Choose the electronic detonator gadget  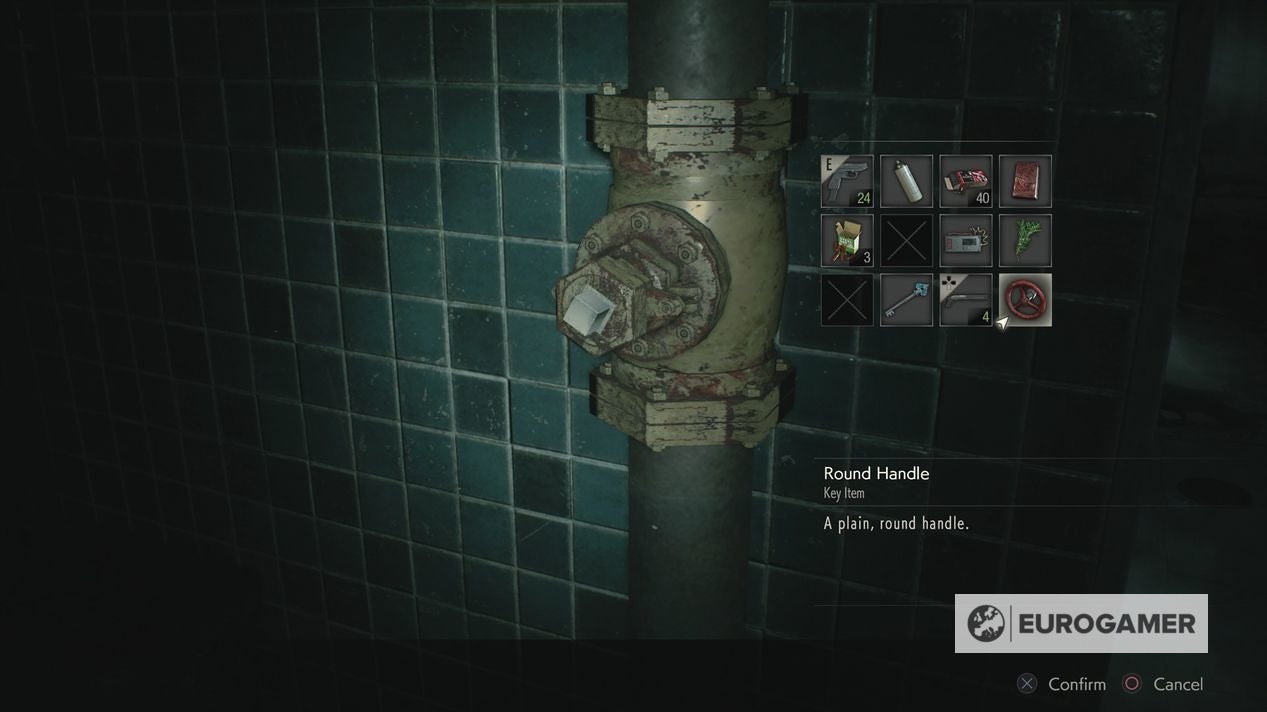966,241
